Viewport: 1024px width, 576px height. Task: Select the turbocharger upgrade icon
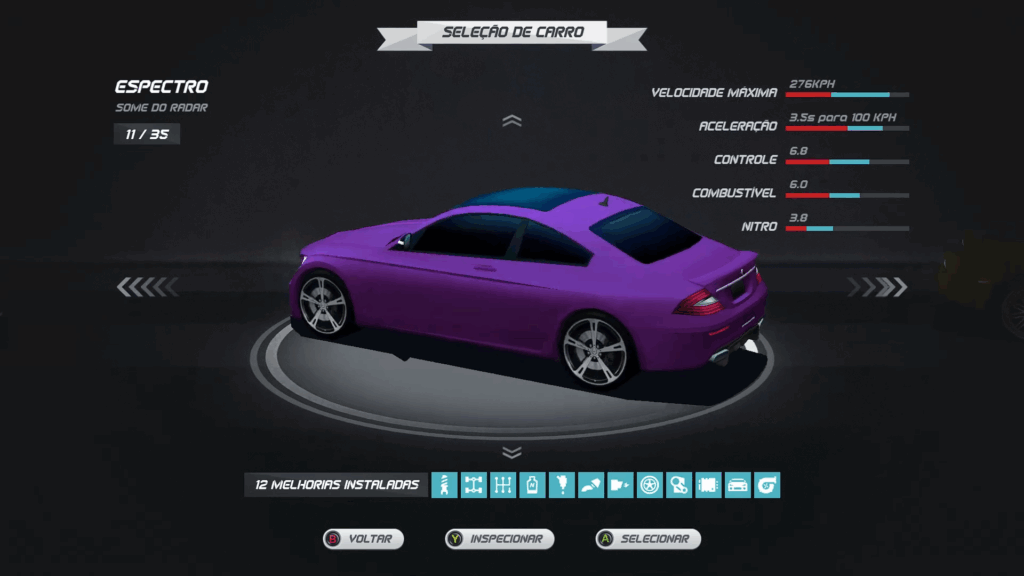(767, 486)
